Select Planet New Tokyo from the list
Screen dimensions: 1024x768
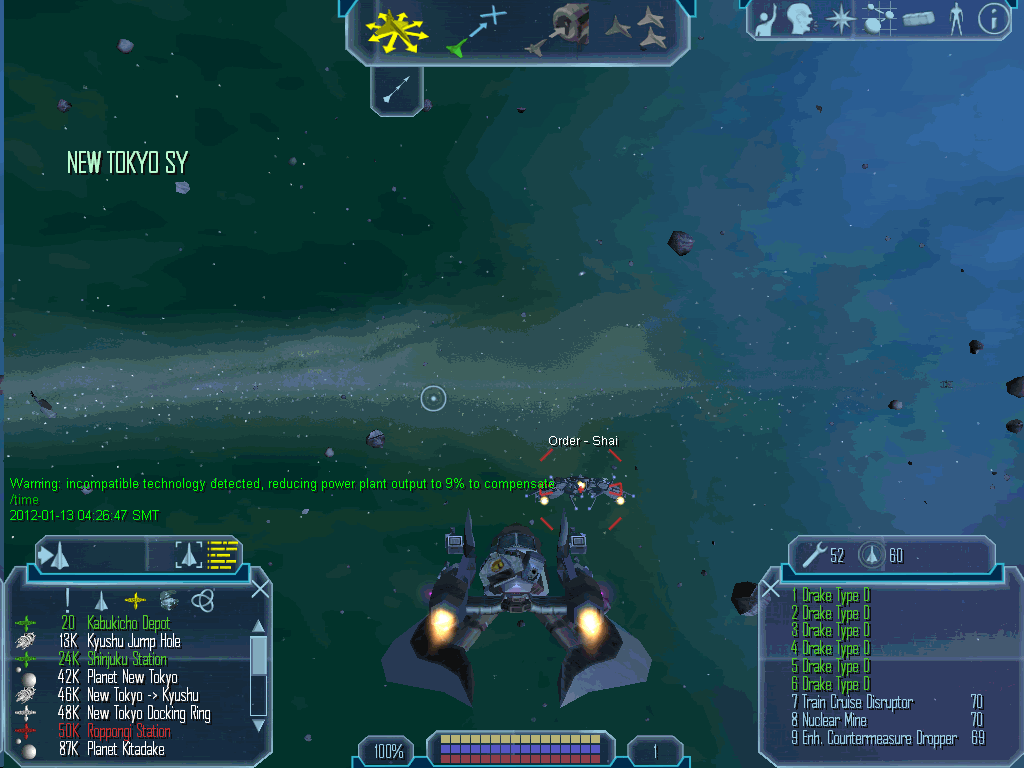coord(132,677)
